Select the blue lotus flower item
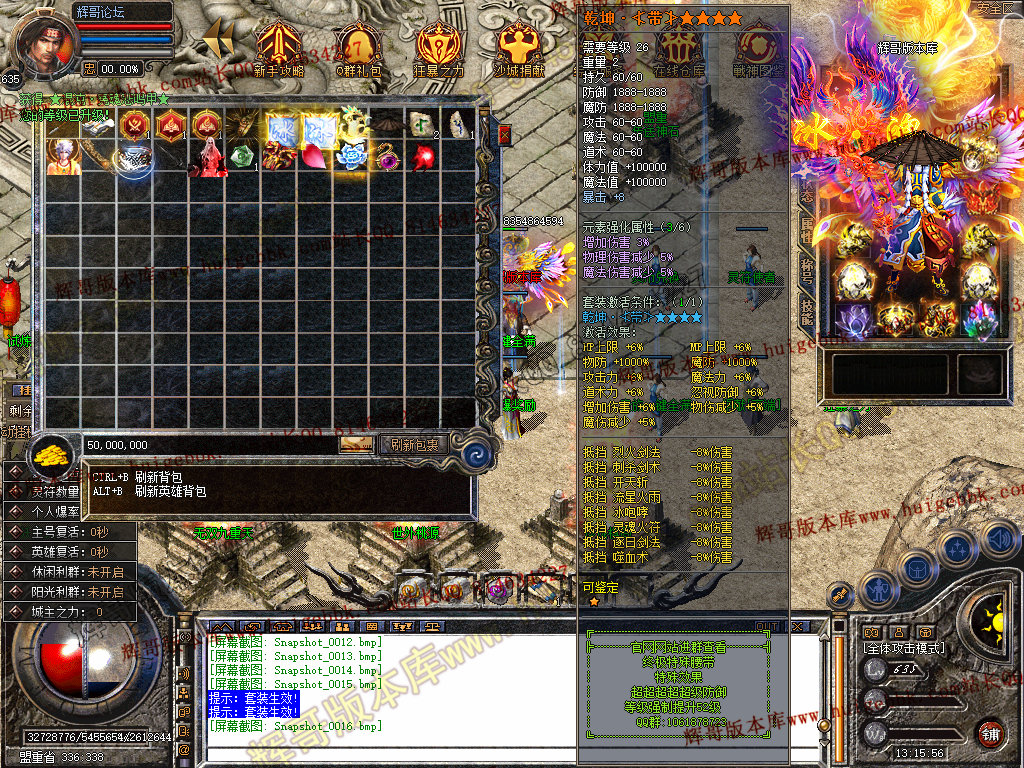Viewport: 1024px width, 768px height. click(351, 156)
